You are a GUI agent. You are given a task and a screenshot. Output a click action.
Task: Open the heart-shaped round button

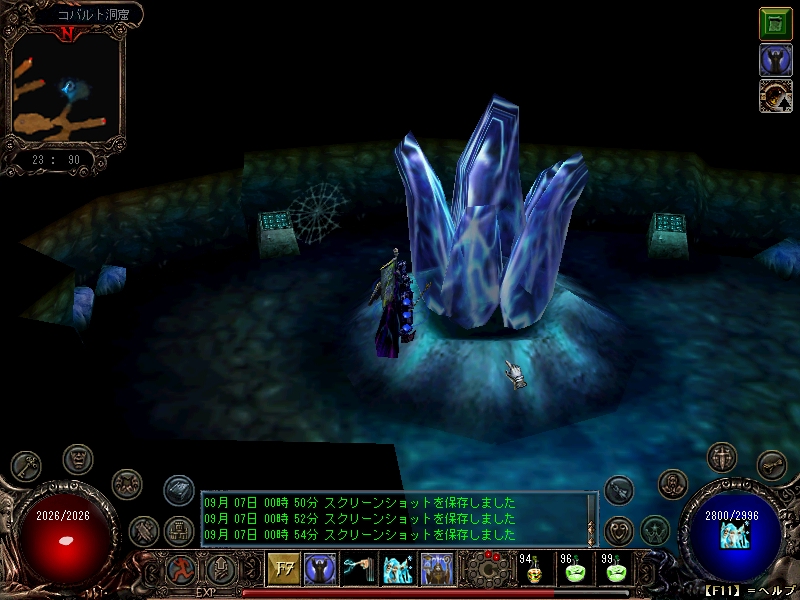[620, 529]
